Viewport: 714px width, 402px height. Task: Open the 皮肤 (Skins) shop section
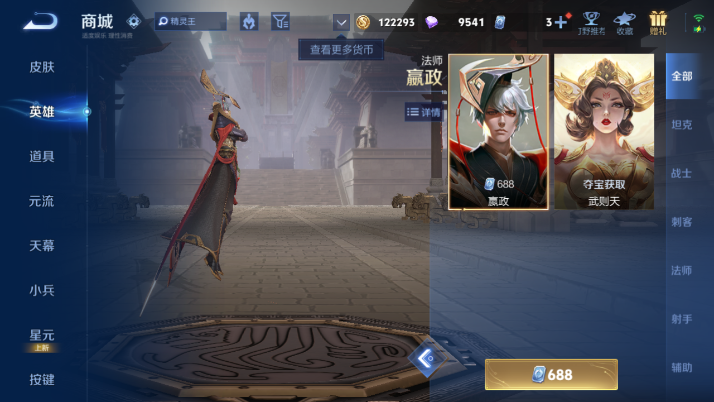tap(42, 67)
